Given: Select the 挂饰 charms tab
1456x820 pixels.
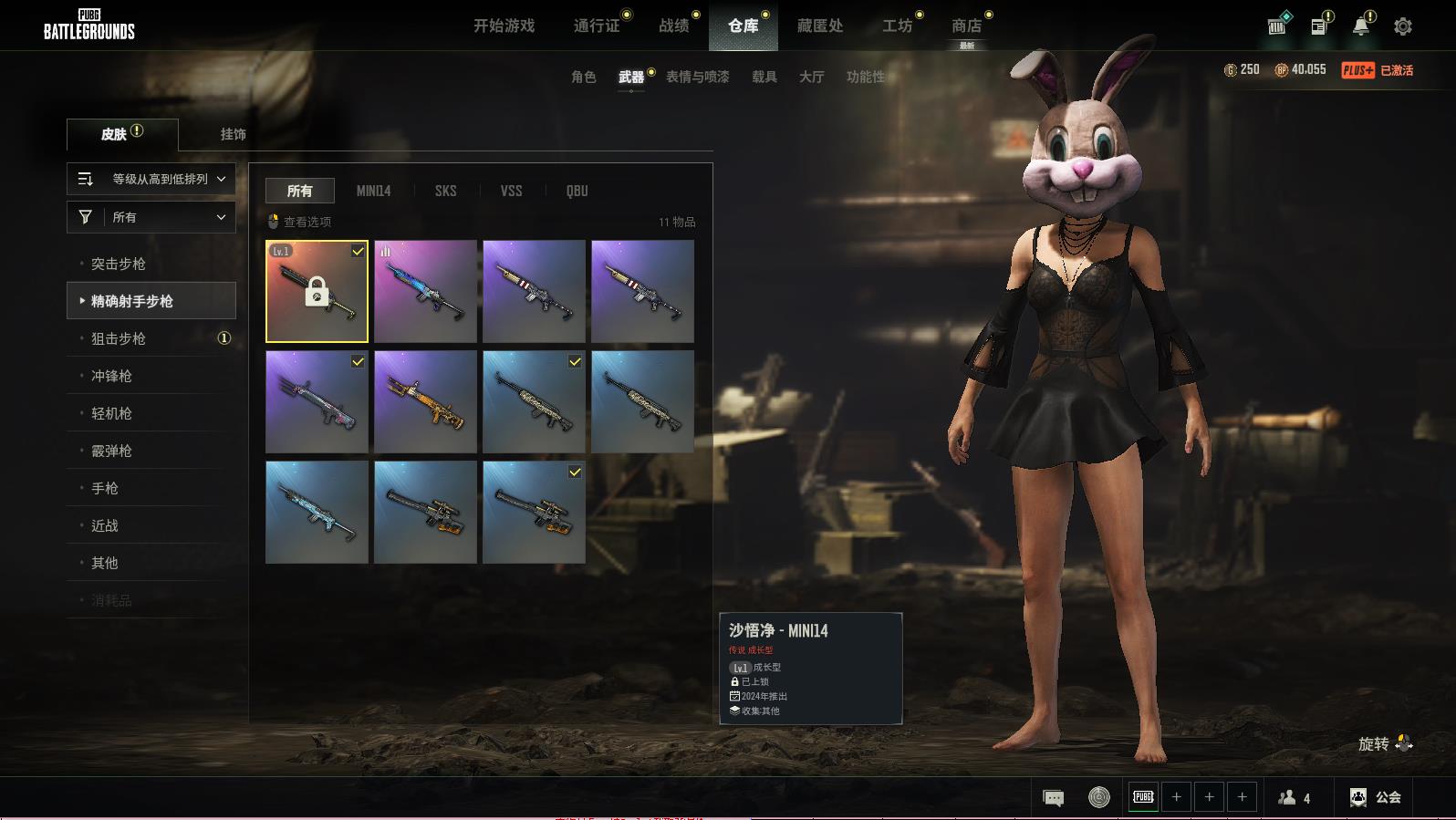Looking at the screenshot, I should pyautogui.click(x=233, y=134).
